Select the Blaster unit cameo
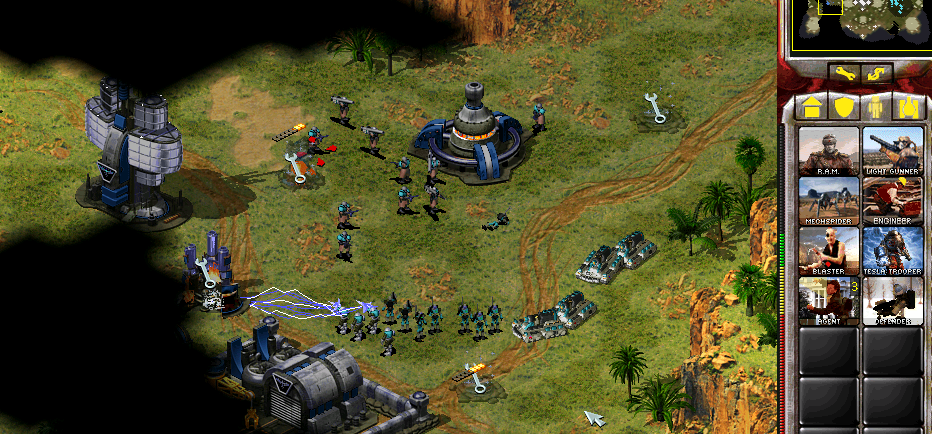 pyautogui.click(x=829, y=251)
